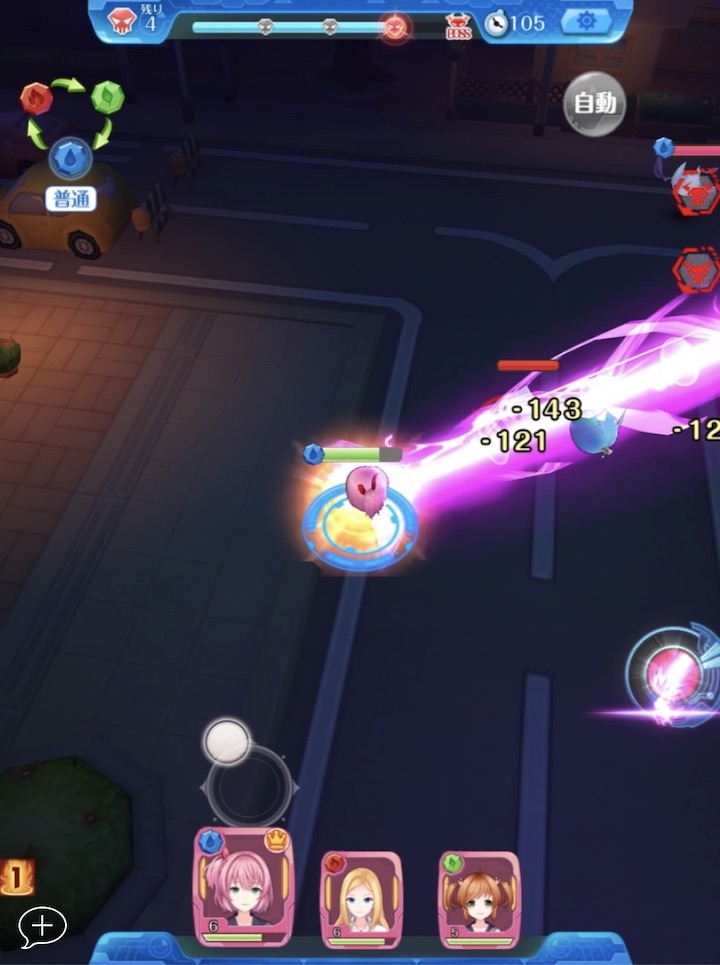Tap the flaming number 1 combo icon
The height and width of the screenshot is (965, 720).
point(15,877)
